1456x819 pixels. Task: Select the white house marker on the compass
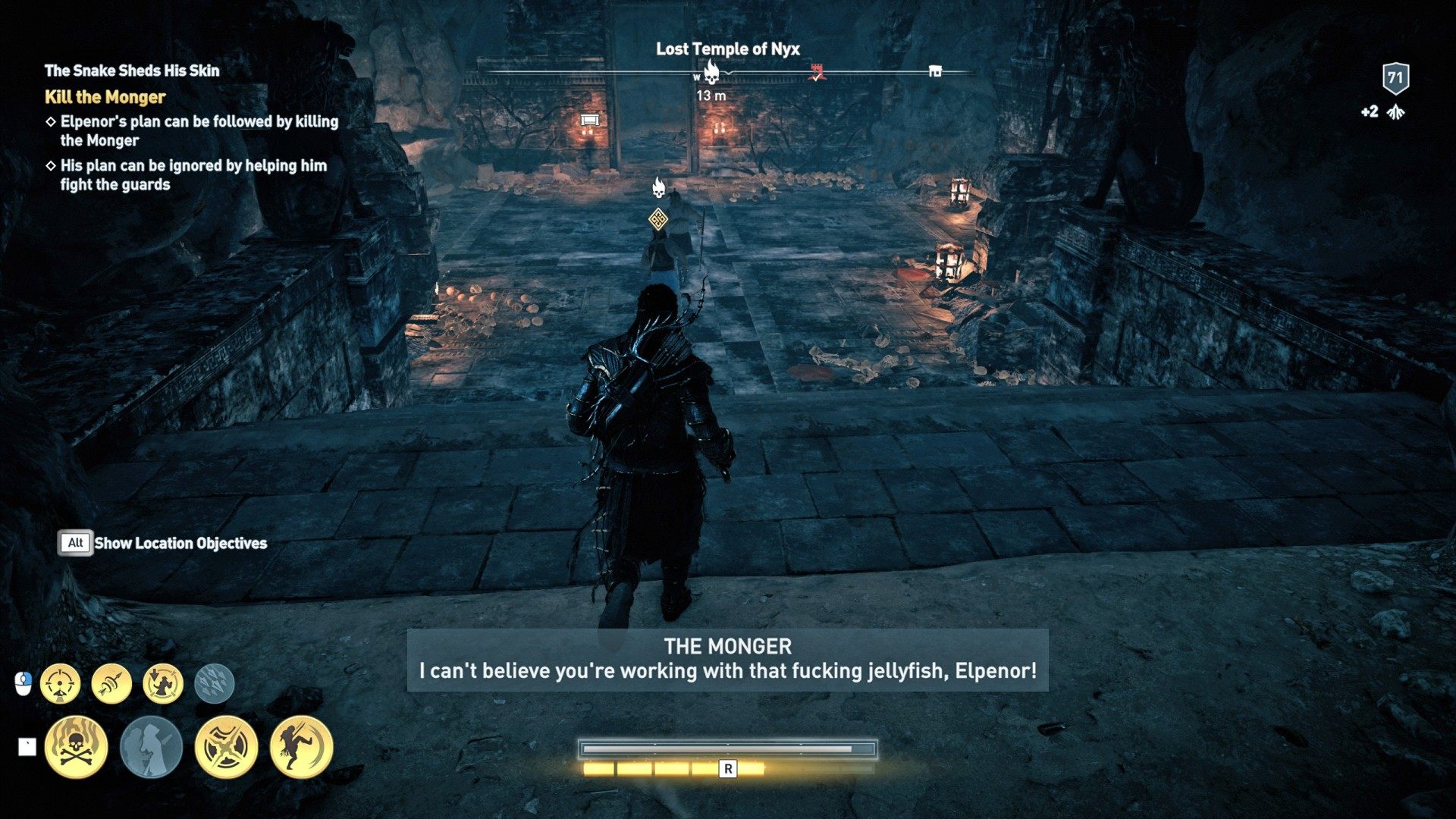pyautogui.click(x=935, y=71)
